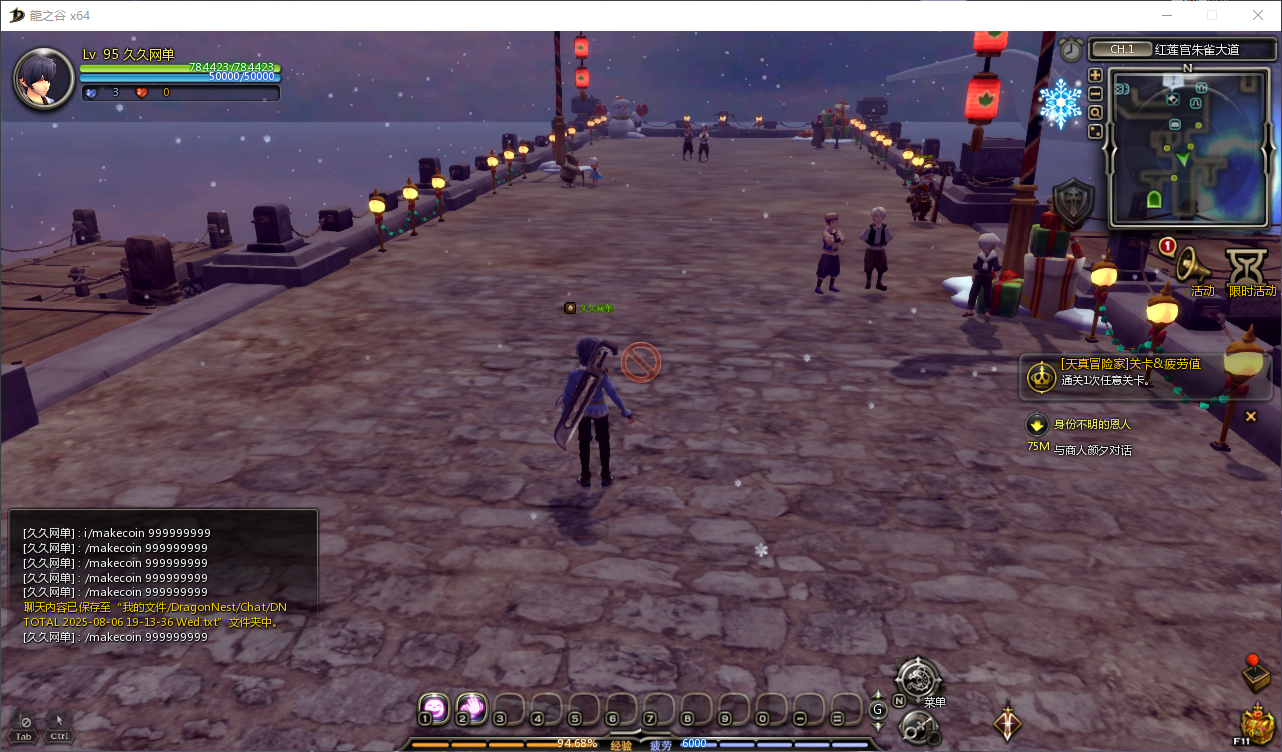Open the 菜单 main menu button
Image resolution: width=1282 pixels, height=752 pixels.
917,678
